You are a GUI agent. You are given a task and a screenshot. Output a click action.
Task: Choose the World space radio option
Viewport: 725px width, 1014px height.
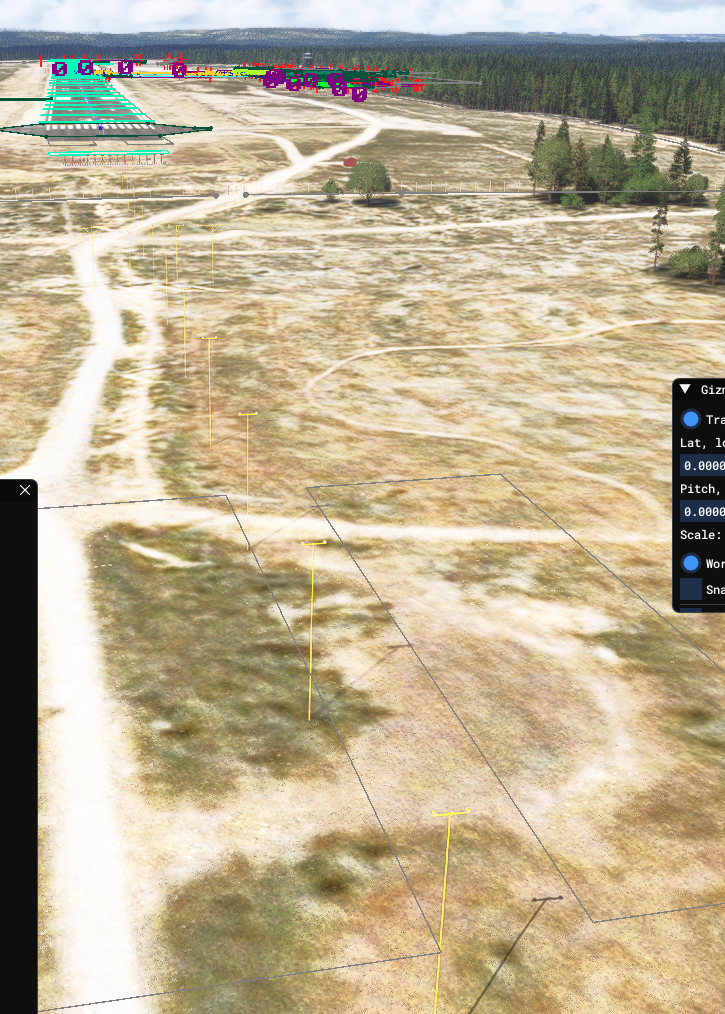(691, 563)
